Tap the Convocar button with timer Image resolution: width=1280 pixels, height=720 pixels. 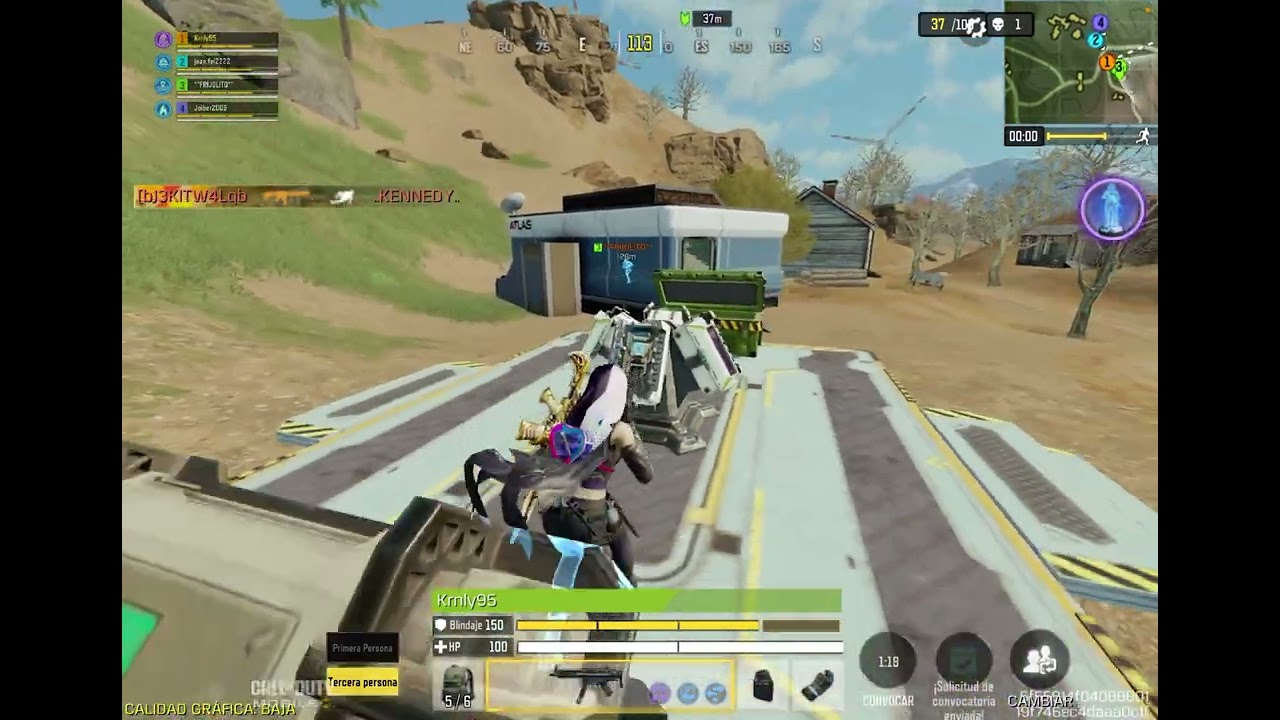click(x=888, y=664)
